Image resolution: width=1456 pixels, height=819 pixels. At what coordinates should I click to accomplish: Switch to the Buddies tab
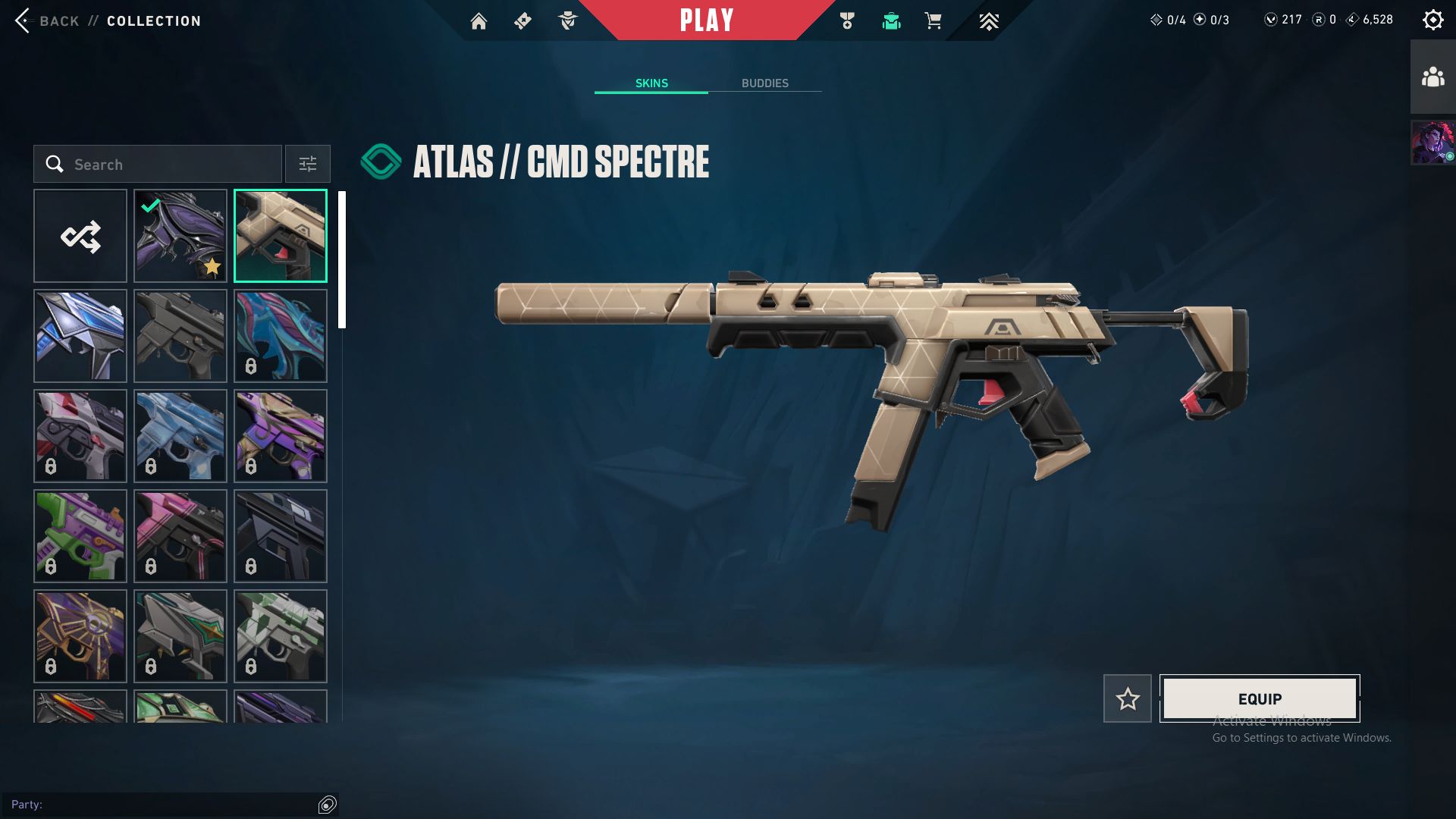point(764,83)
